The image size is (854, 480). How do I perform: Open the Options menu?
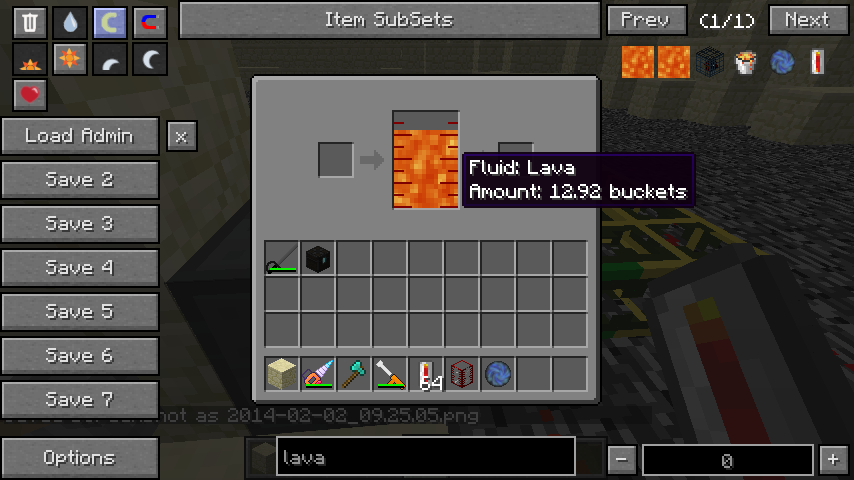pos(79,458)
